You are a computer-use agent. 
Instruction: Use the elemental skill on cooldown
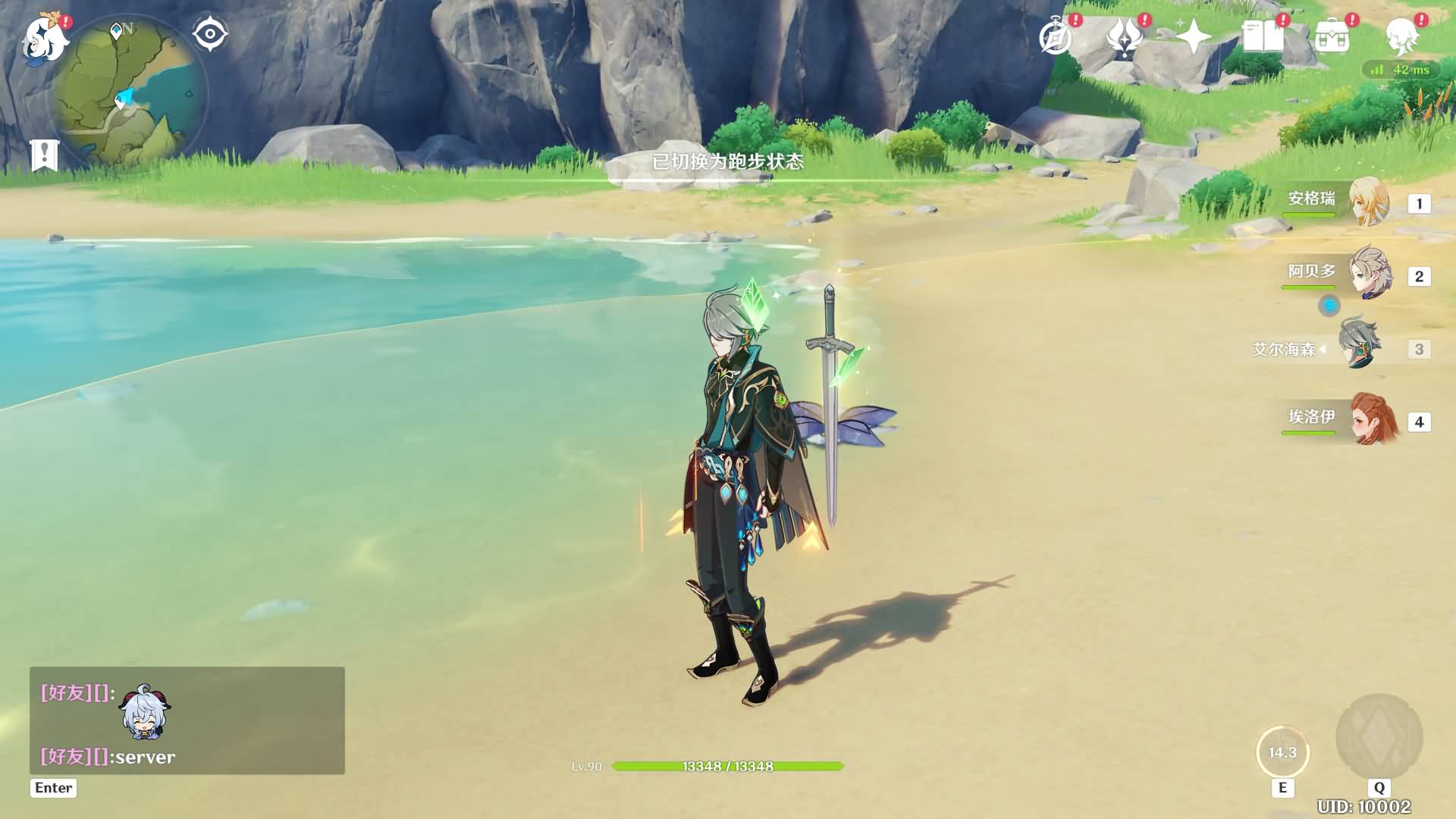(1282, 752)
